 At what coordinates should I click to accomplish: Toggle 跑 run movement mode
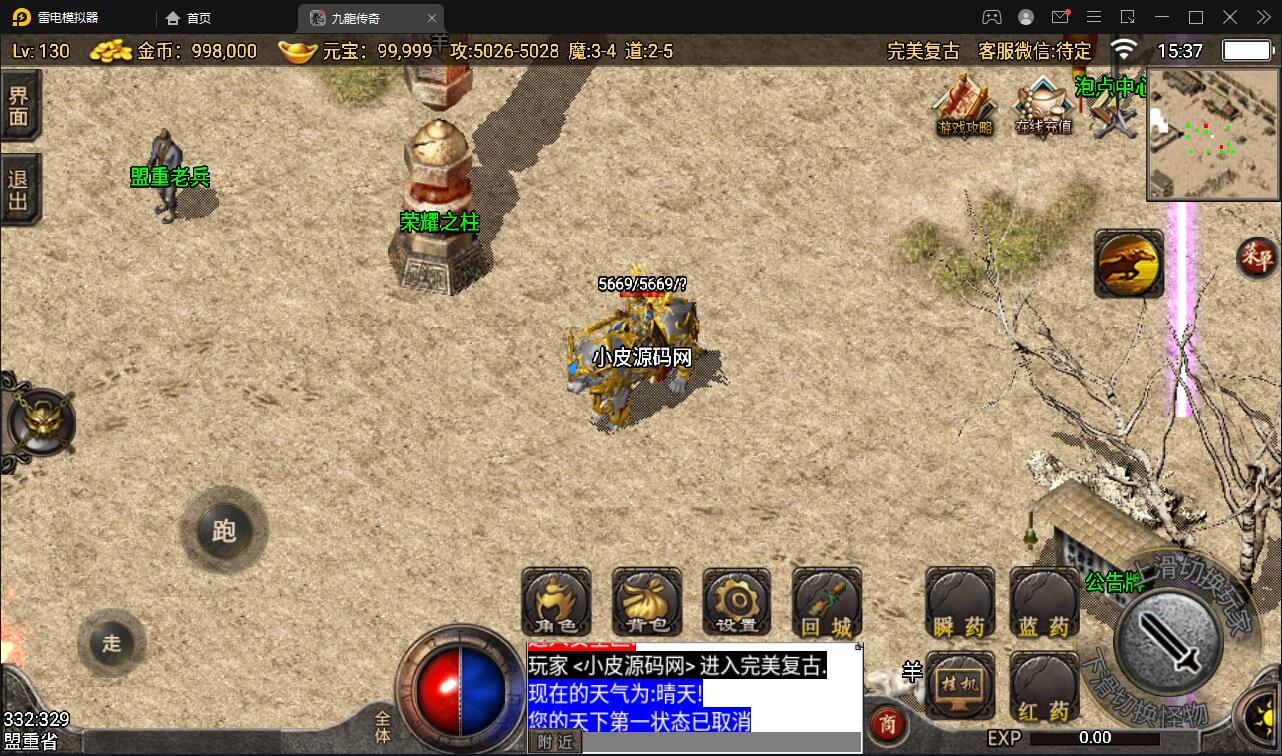[x=223, y=532]
